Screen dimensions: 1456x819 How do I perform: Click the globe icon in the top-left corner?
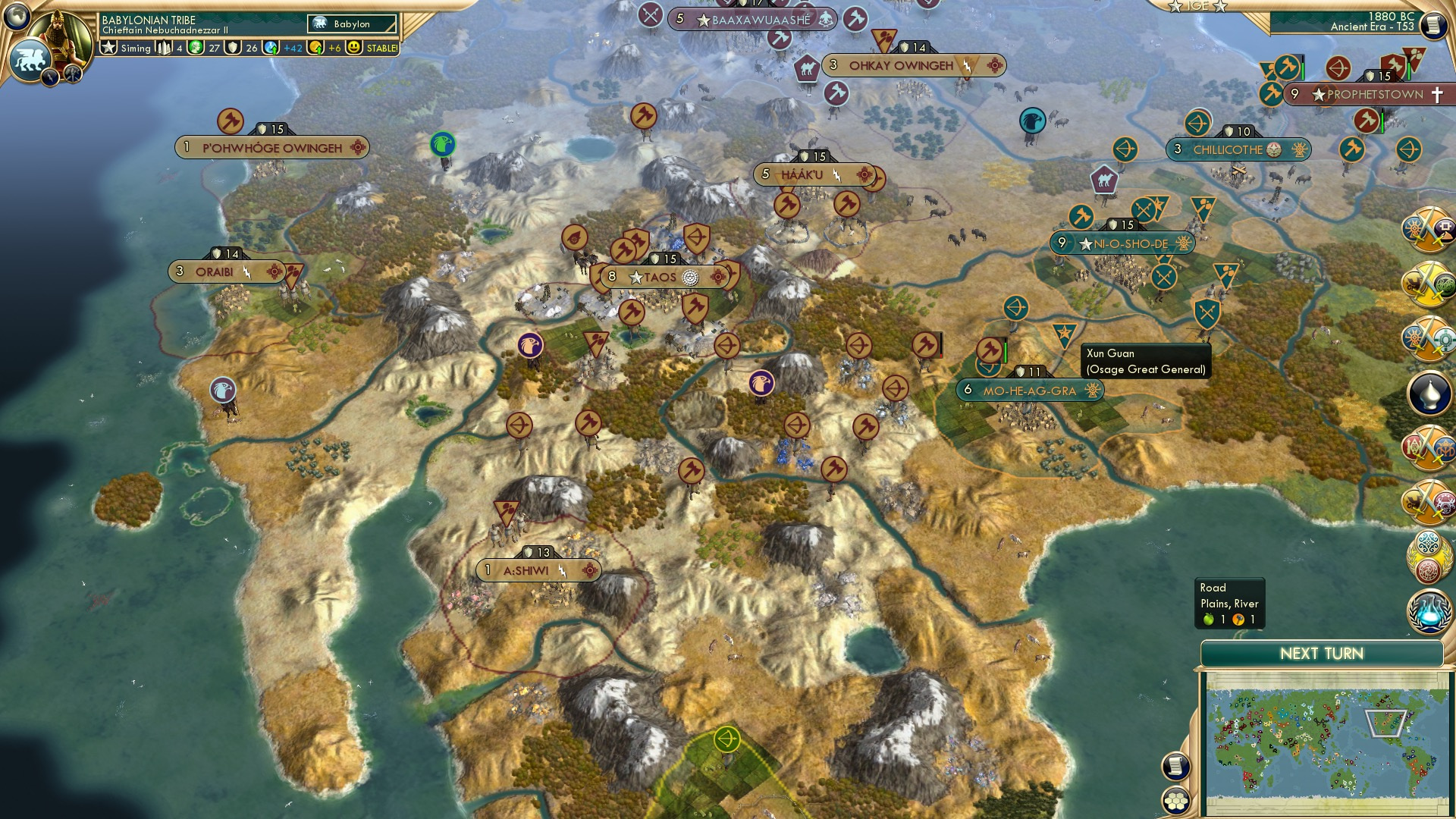pos(17,15)
